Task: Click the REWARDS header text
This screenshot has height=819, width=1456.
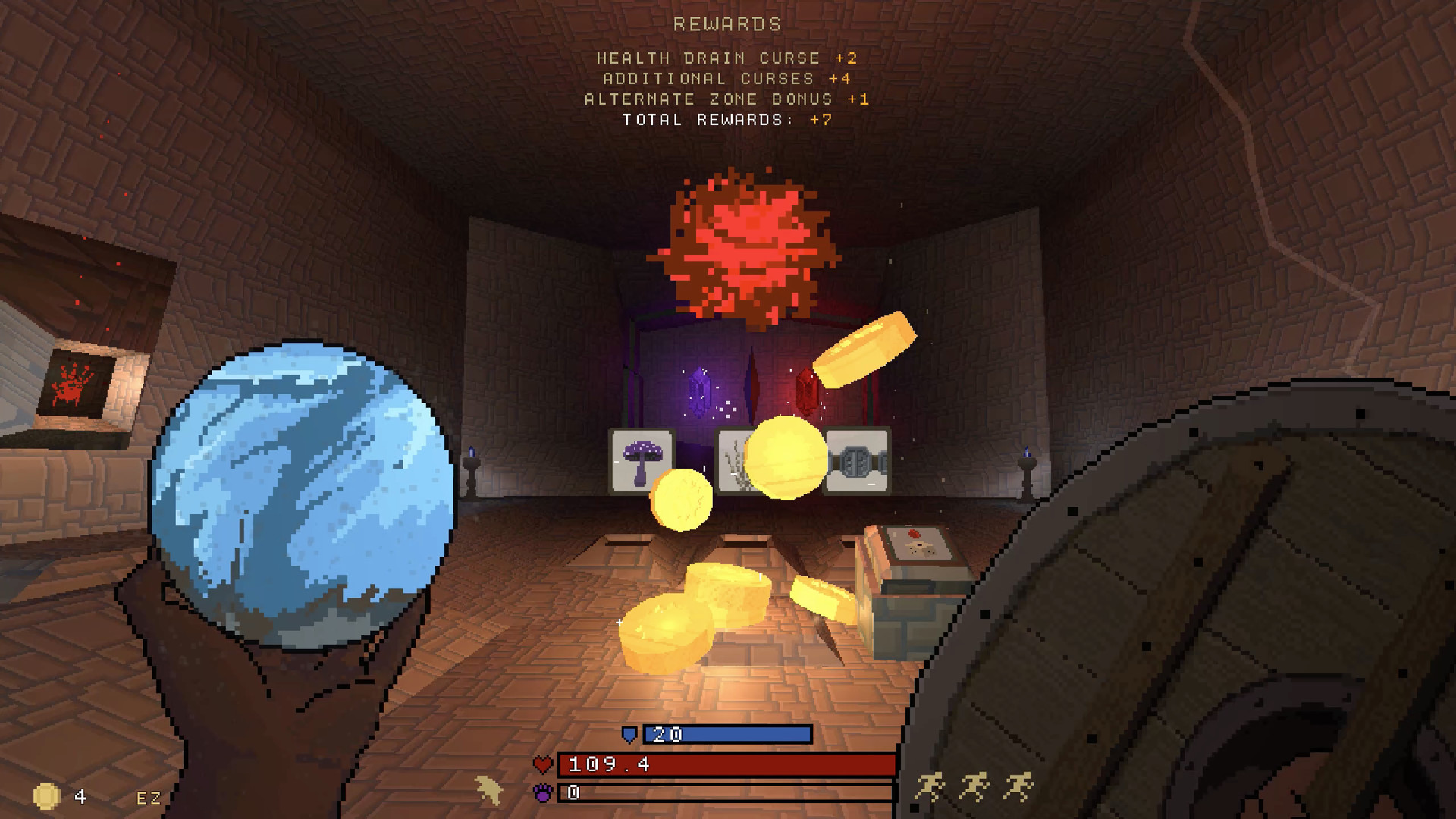Action: coord(726,23)
